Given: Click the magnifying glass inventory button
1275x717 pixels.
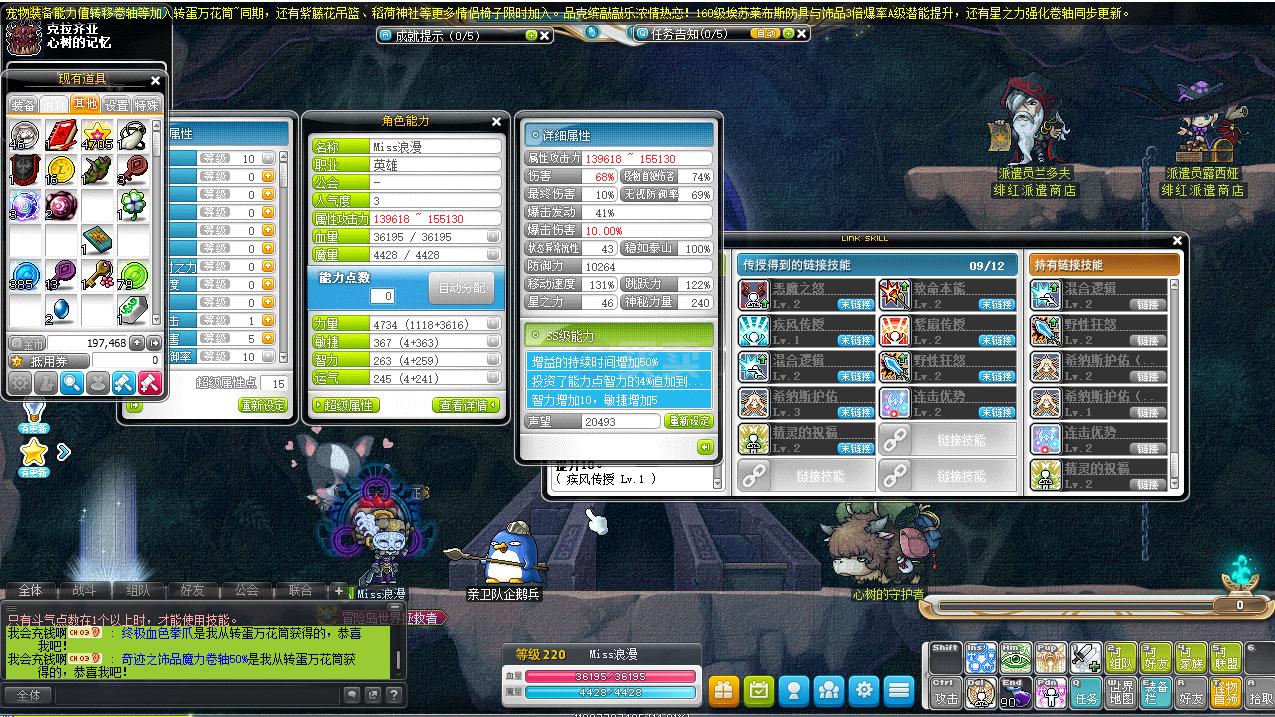Looking at the screenshot, I should click(x=71, y=382).
